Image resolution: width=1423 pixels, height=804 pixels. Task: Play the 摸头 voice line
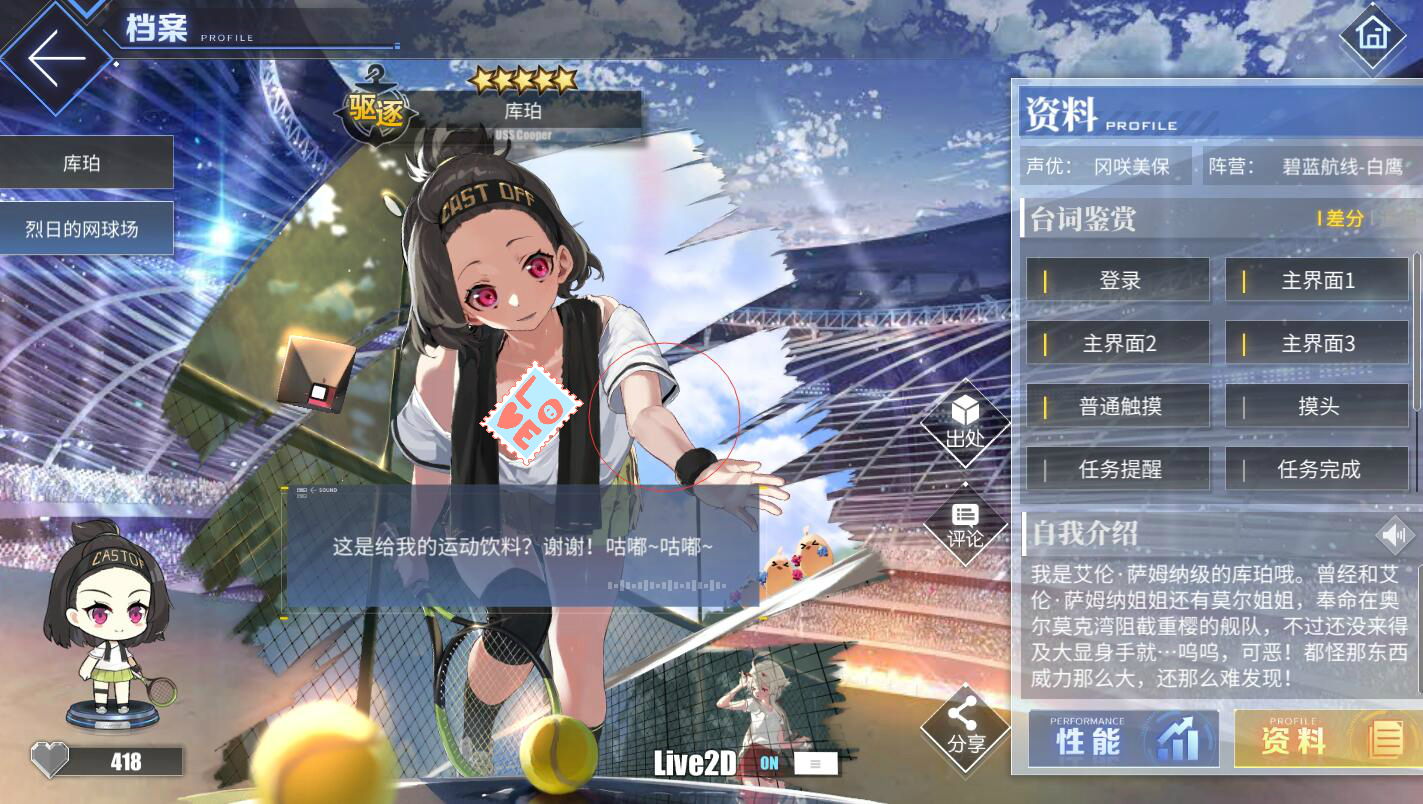(x=1317, y=407)
